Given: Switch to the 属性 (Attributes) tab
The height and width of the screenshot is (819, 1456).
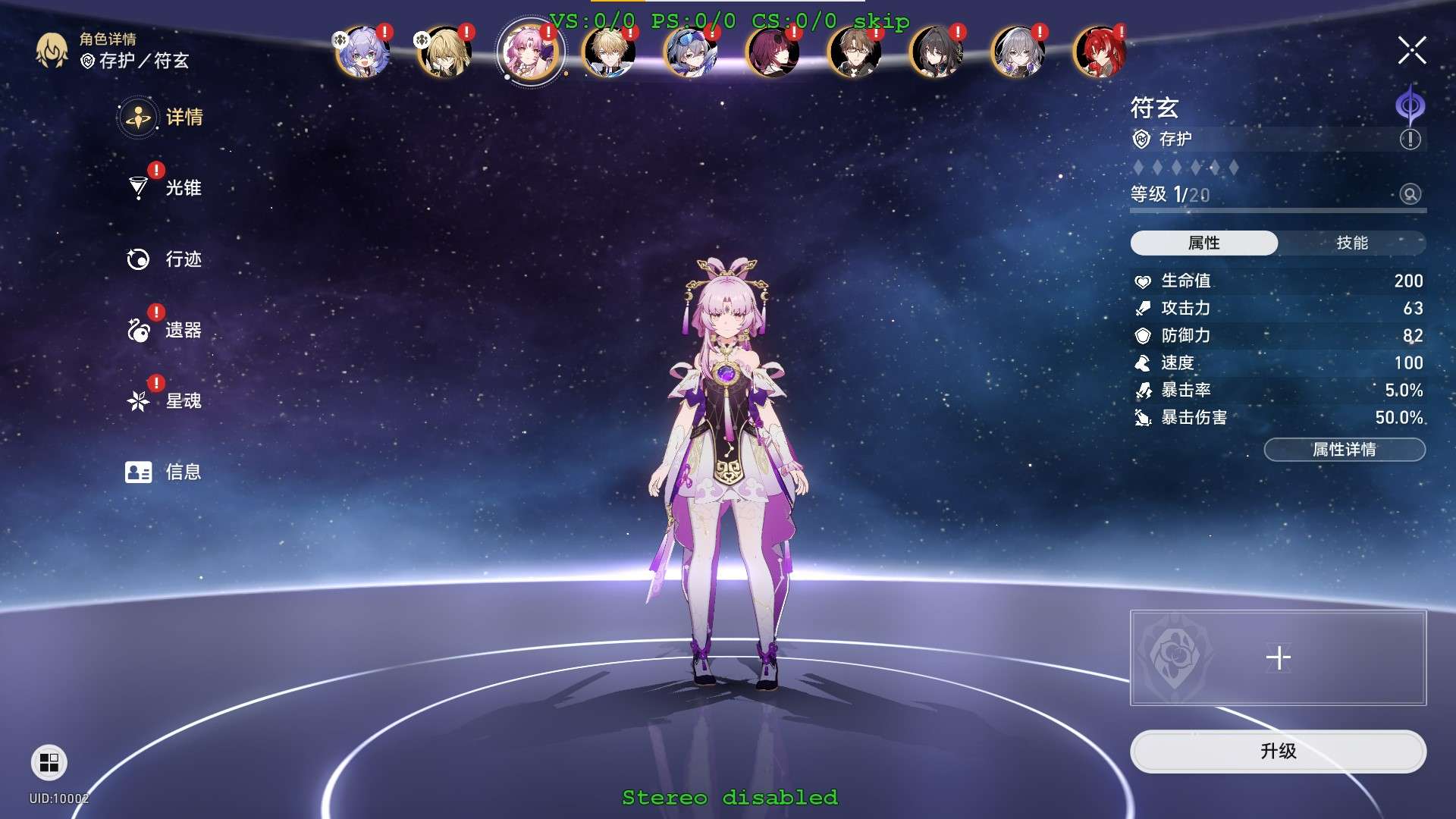Looking at the screenshot, I should click(1203, 243).
